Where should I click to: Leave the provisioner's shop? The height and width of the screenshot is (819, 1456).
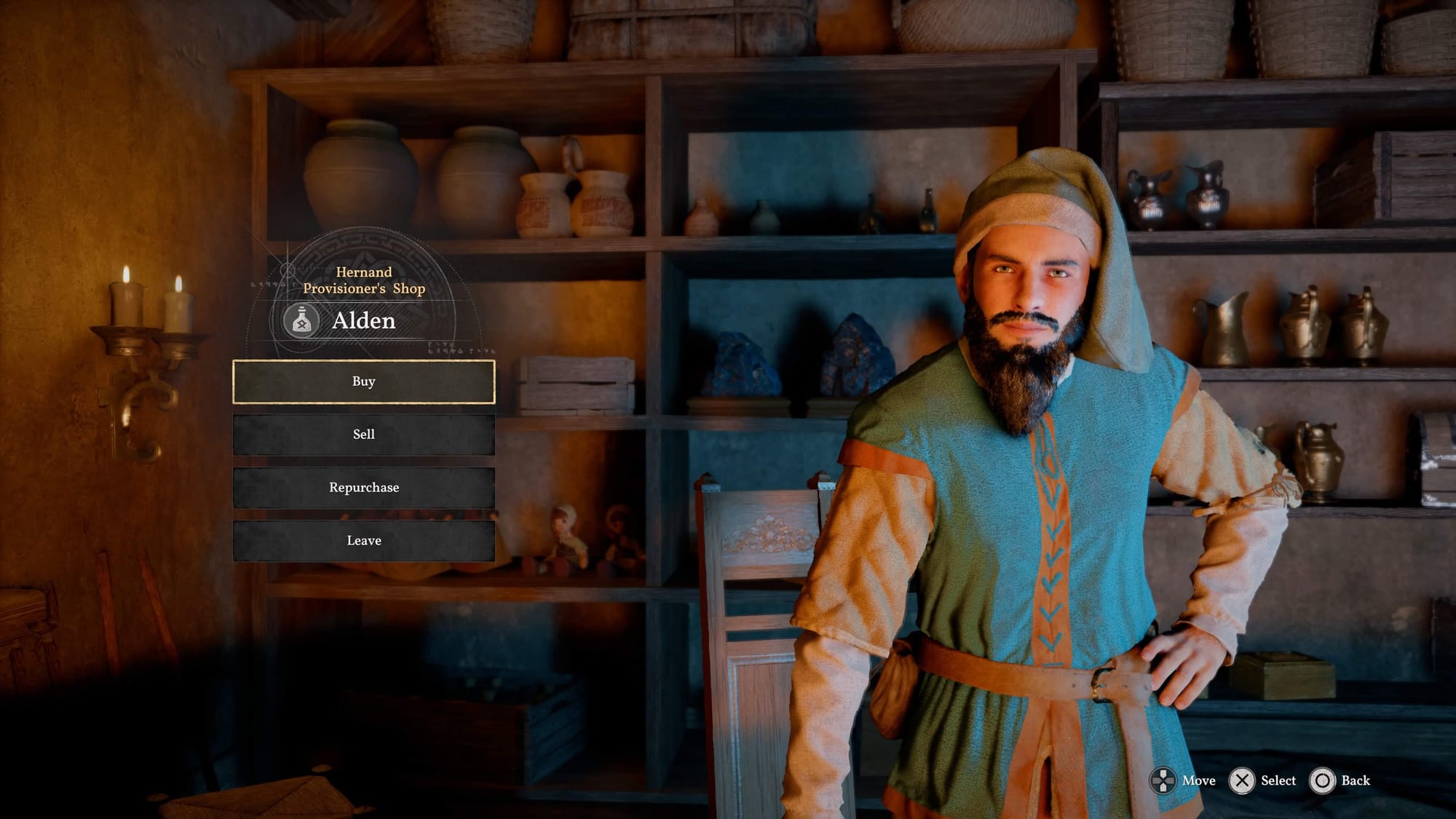(x=363, y=541)
